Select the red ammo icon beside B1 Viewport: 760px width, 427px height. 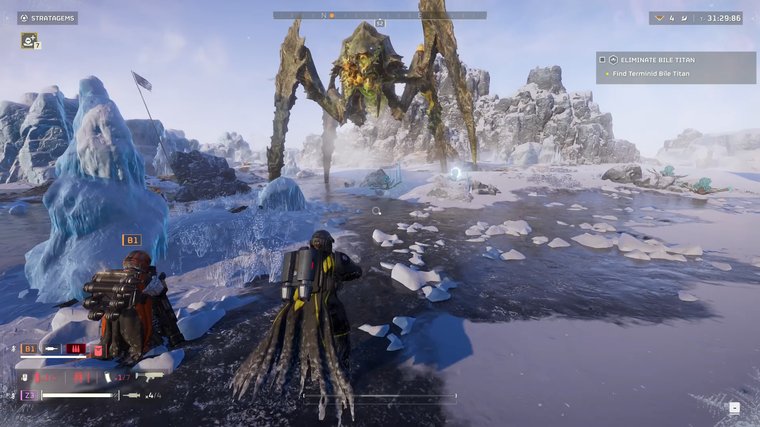pyautogui.click(x=74, y=349)
